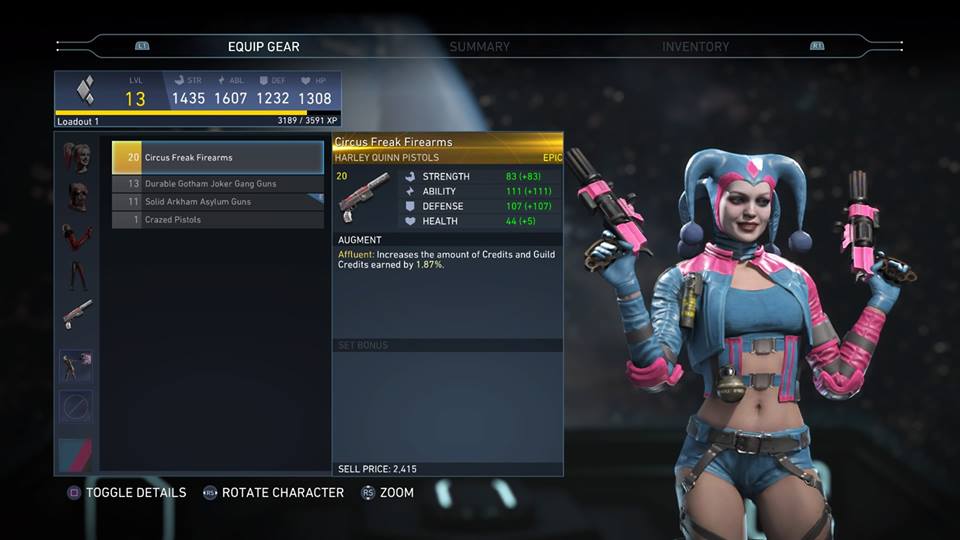The width and height of the screenshot is (960, 540).
Task: Pick the Solid Arkham Asylum Guns row
Action: click(218, 202)
